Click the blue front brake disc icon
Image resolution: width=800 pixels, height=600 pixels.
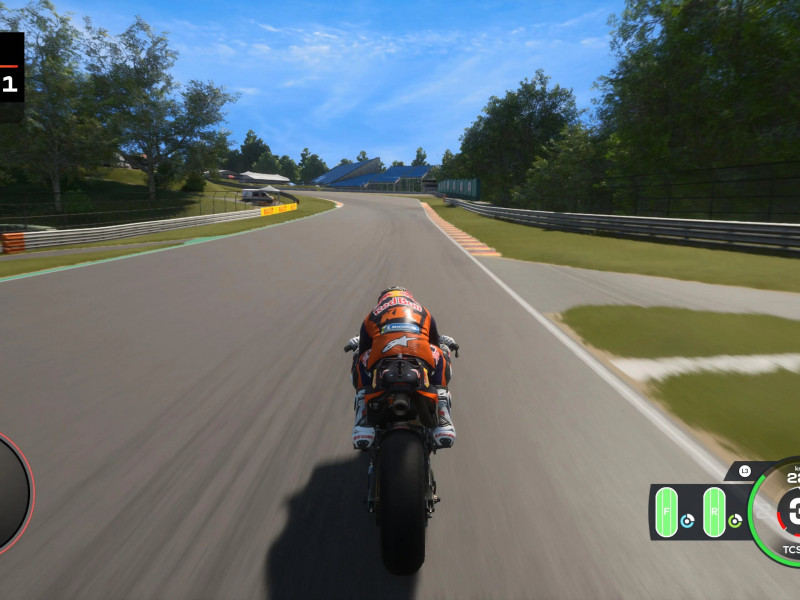687,521
